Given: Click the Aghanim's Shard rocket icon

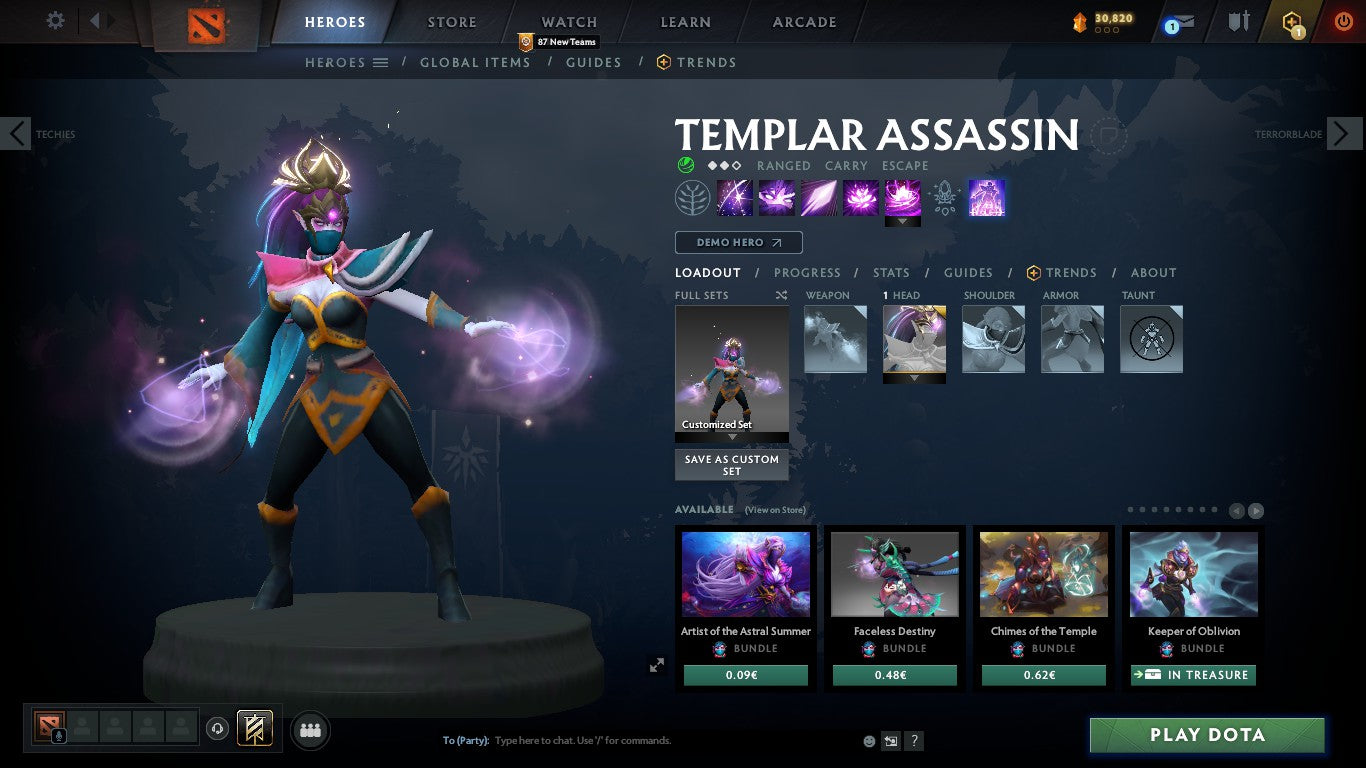Looking at the screenshot, I should tap(944, 198).
